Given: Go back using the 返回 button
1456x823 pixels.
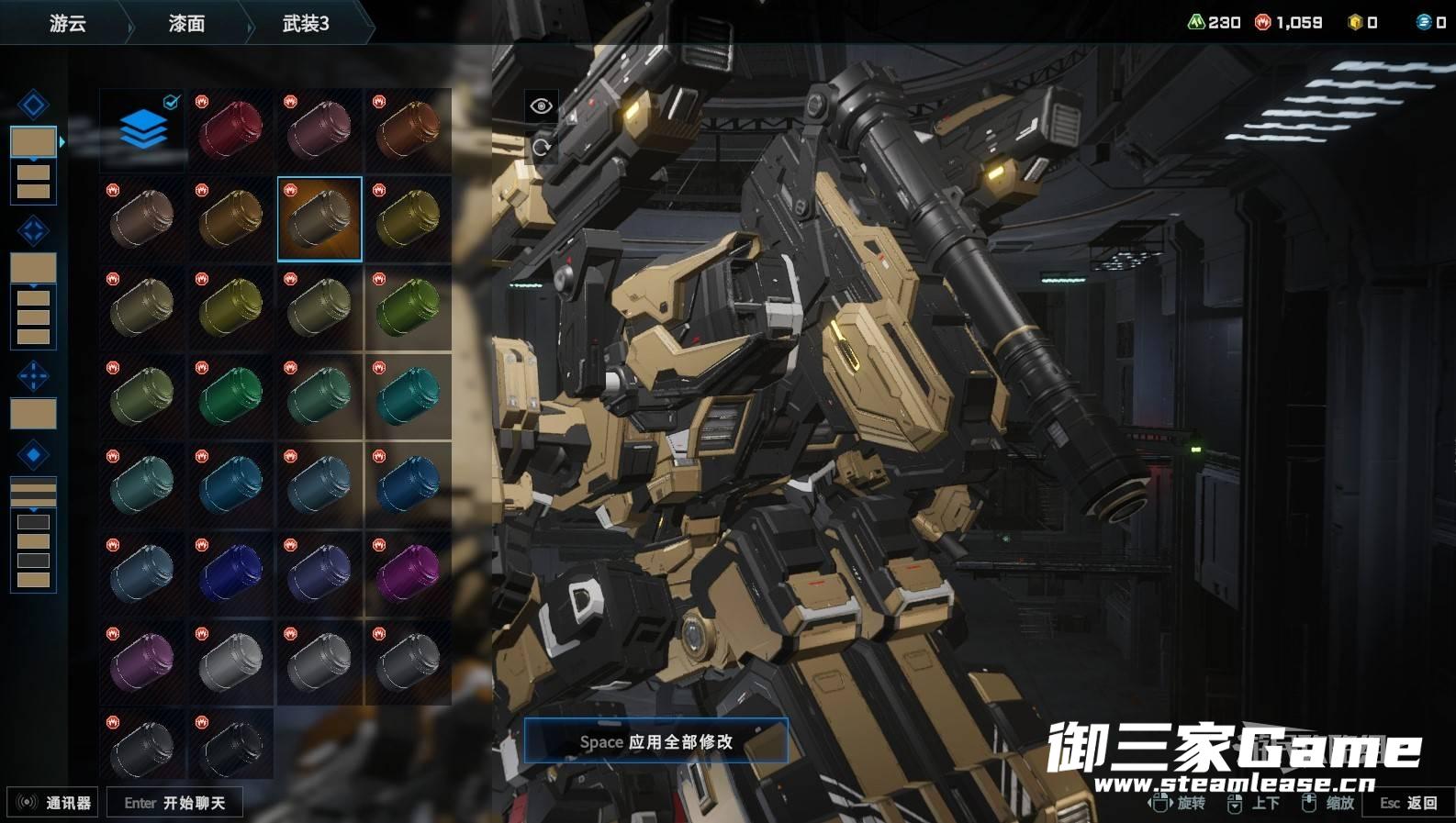Looking at the screenshot, I should [x=1409, y=803].
